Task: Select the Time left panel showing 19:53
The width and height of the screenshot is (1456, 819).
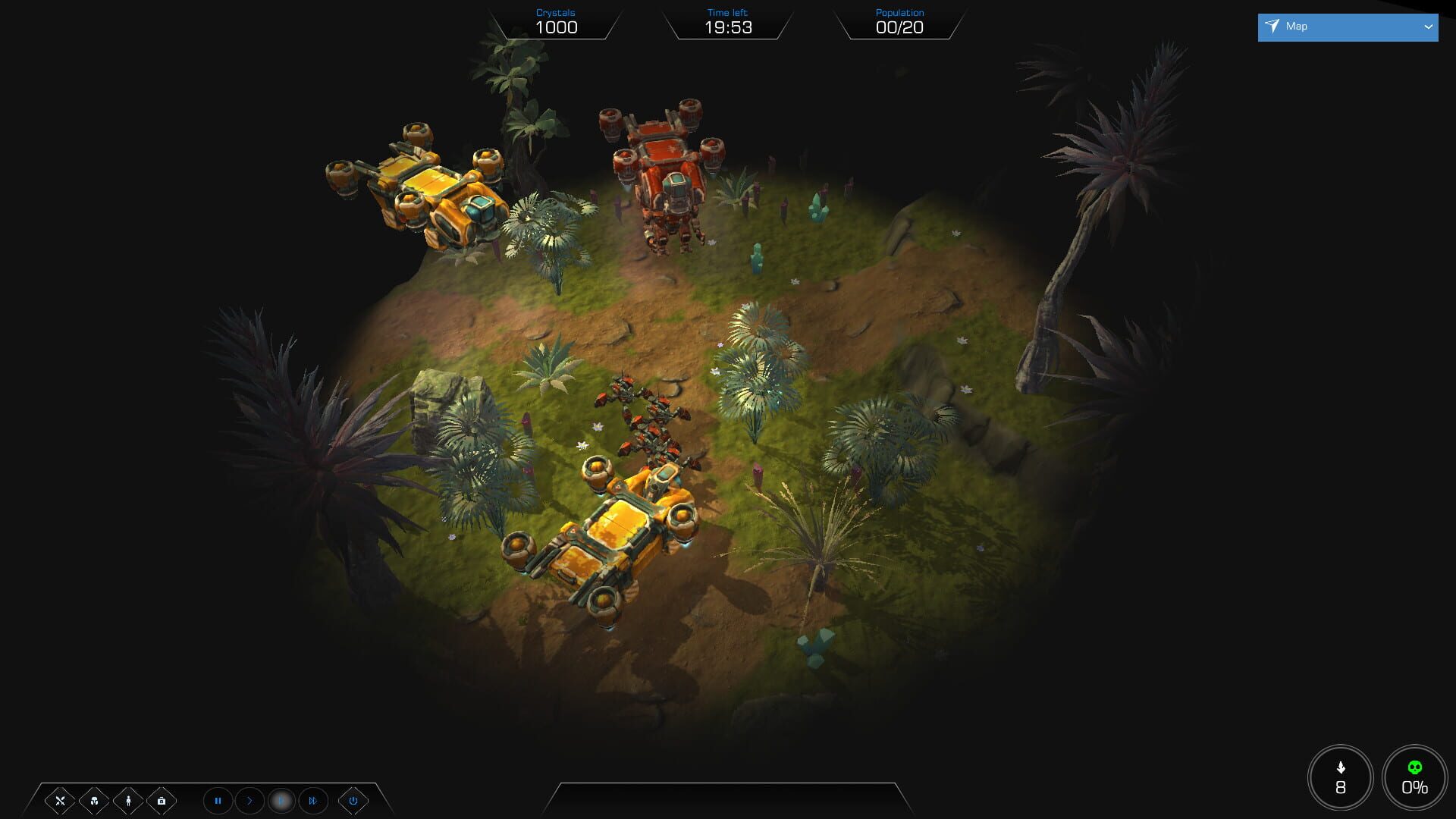Action: pyautogui.click(x=727, y=28)
